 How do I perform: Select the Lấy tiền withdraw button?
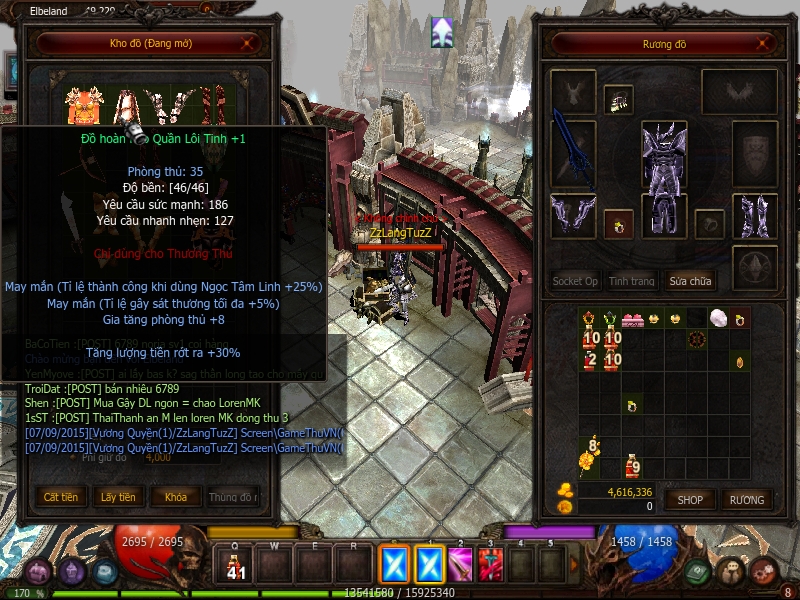point(118,497)
